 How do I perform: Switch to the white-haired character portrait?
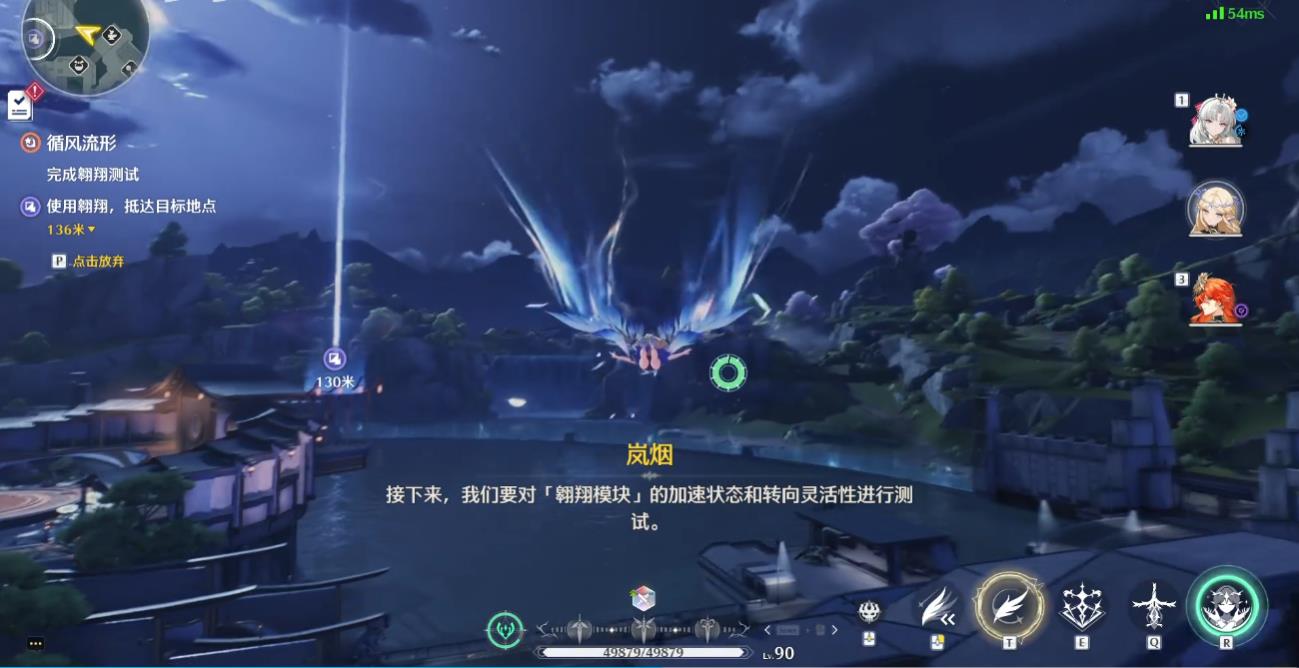1215,120
